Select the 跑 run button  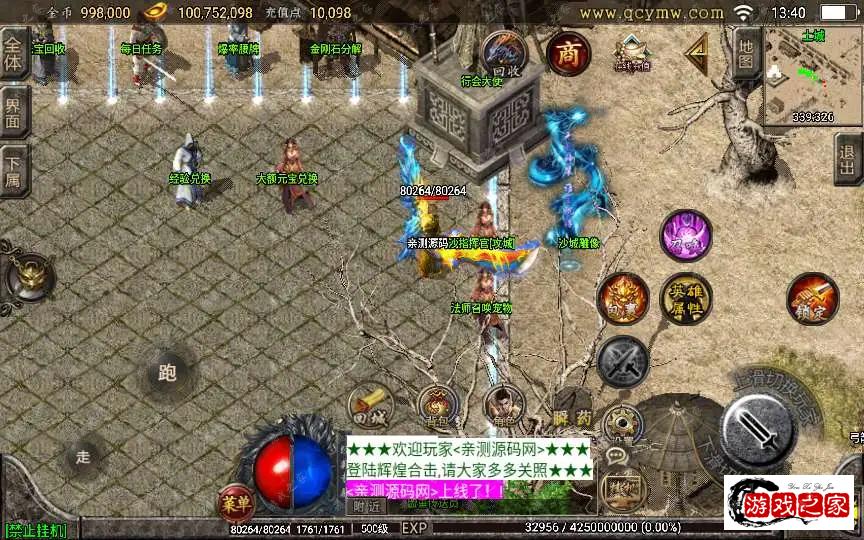pos(166,374)
